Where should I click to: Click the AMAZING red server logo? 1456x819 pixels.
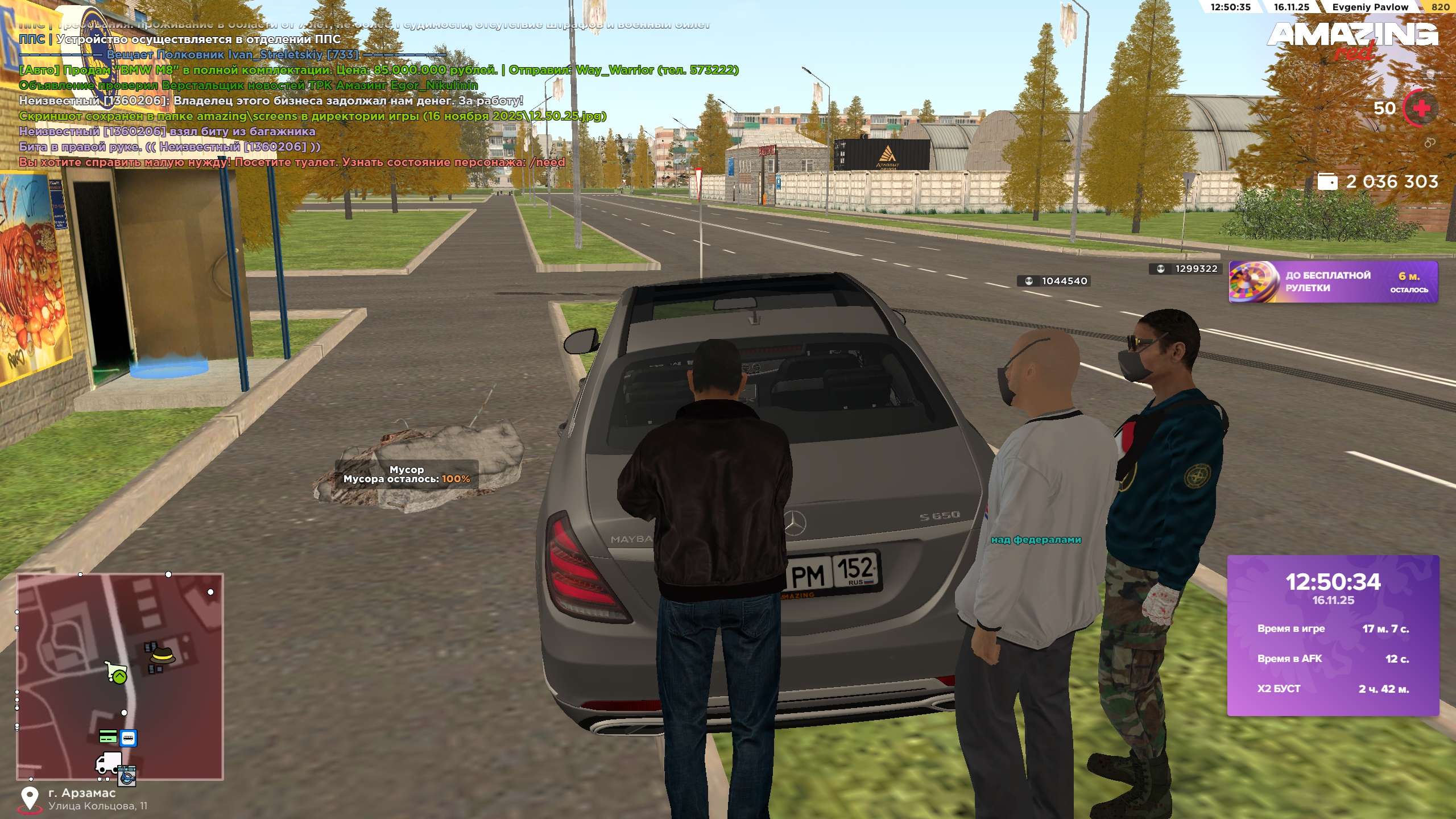coord(1352,39)
